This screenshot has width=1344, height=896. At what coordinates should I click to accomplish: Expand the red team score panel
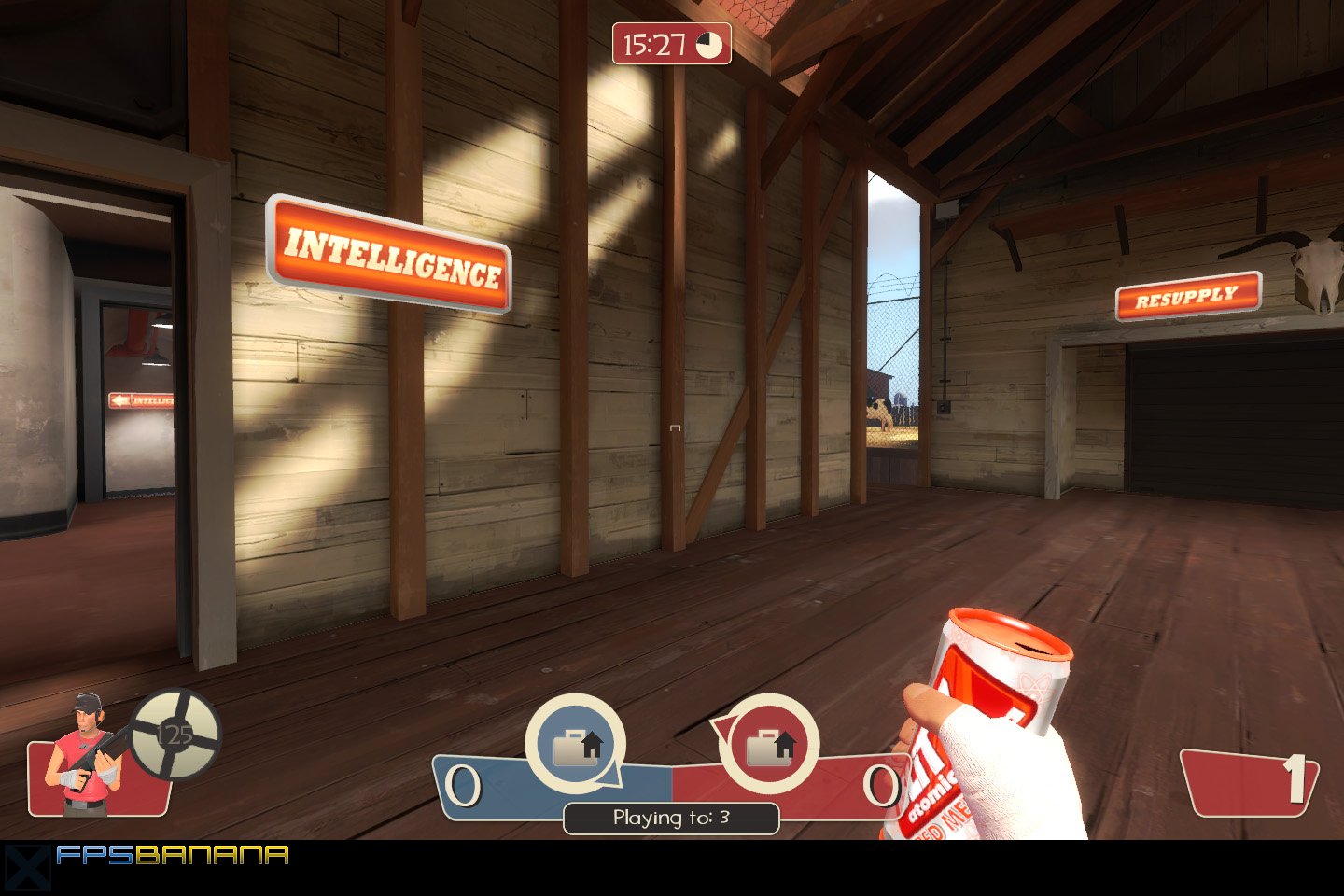point(840,789)
